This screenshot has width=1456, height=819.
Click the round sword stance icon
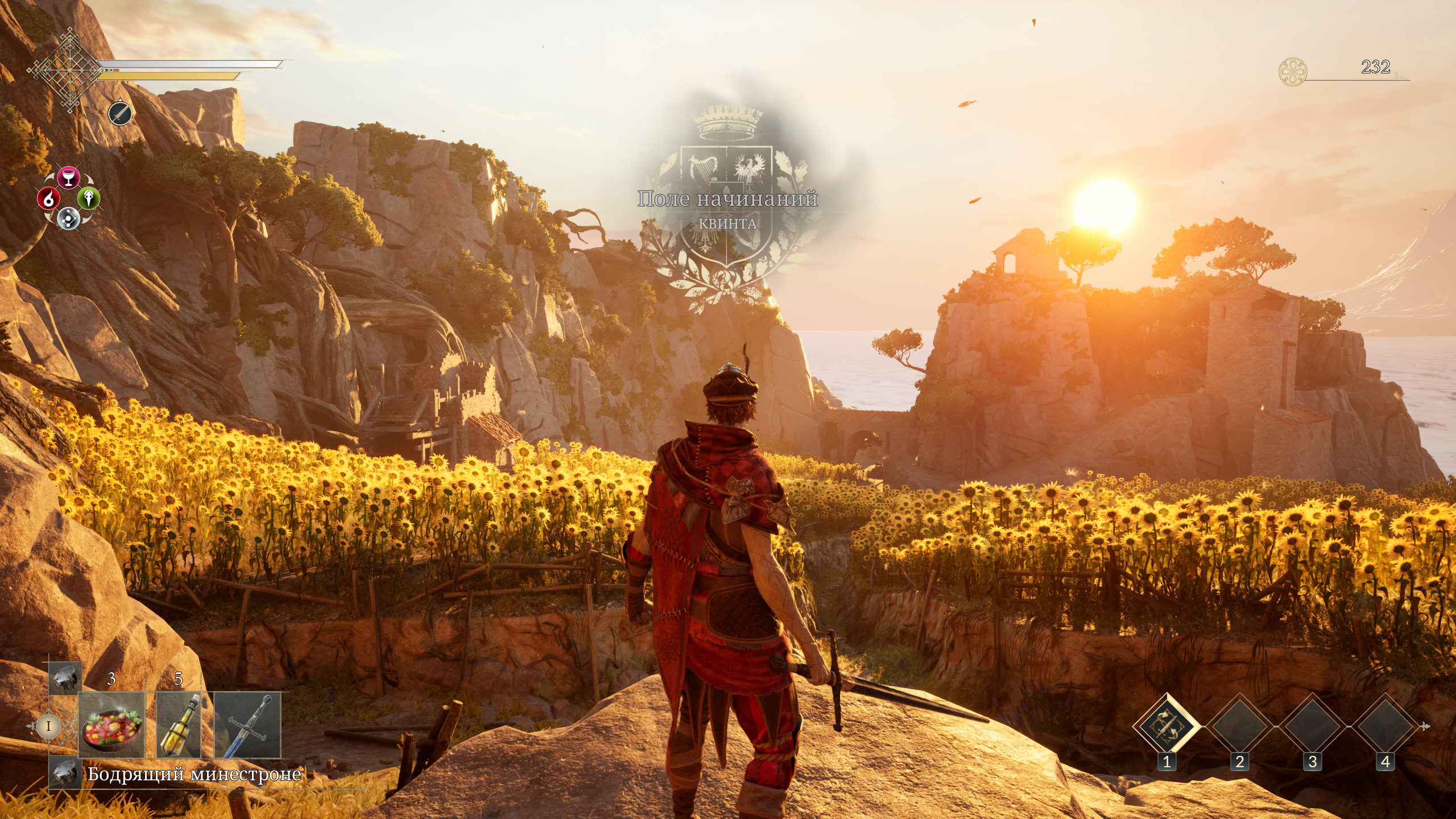click(x=120, y=114)
